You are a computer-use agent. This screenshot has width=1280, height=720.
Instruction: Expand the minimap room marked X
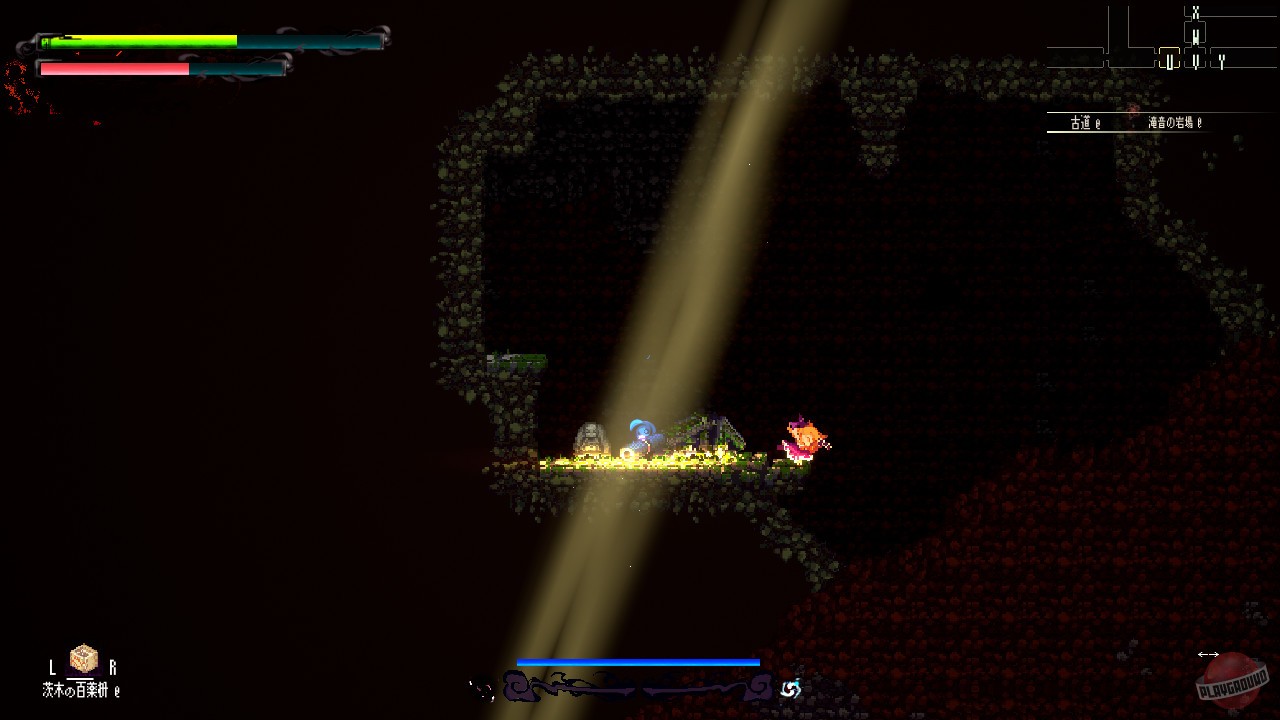tap(1196, 12)
